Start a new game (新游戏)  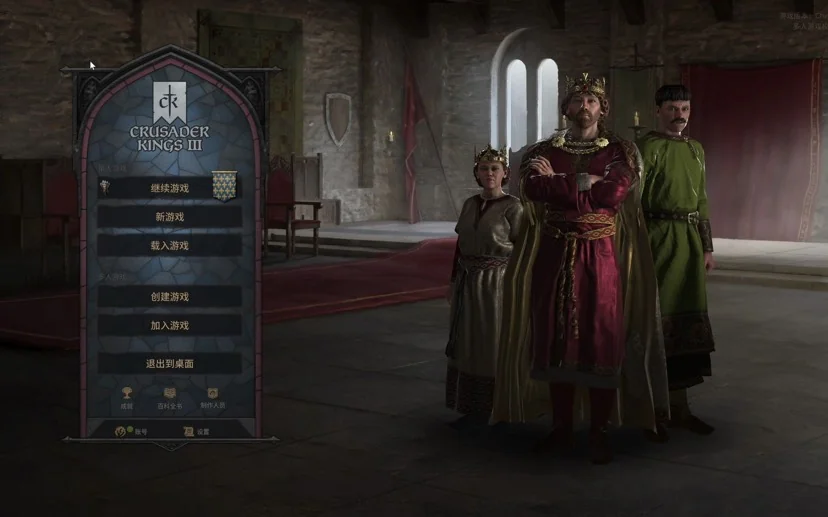(x=169, y=216)
